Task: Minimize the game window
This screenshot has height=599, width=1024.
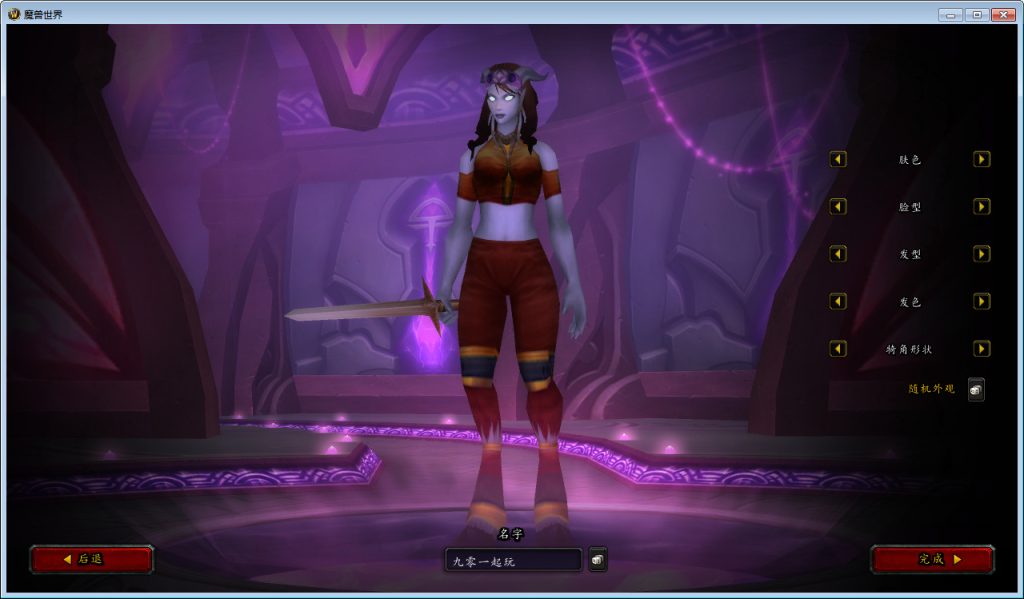Action: [x=950, y=14]
